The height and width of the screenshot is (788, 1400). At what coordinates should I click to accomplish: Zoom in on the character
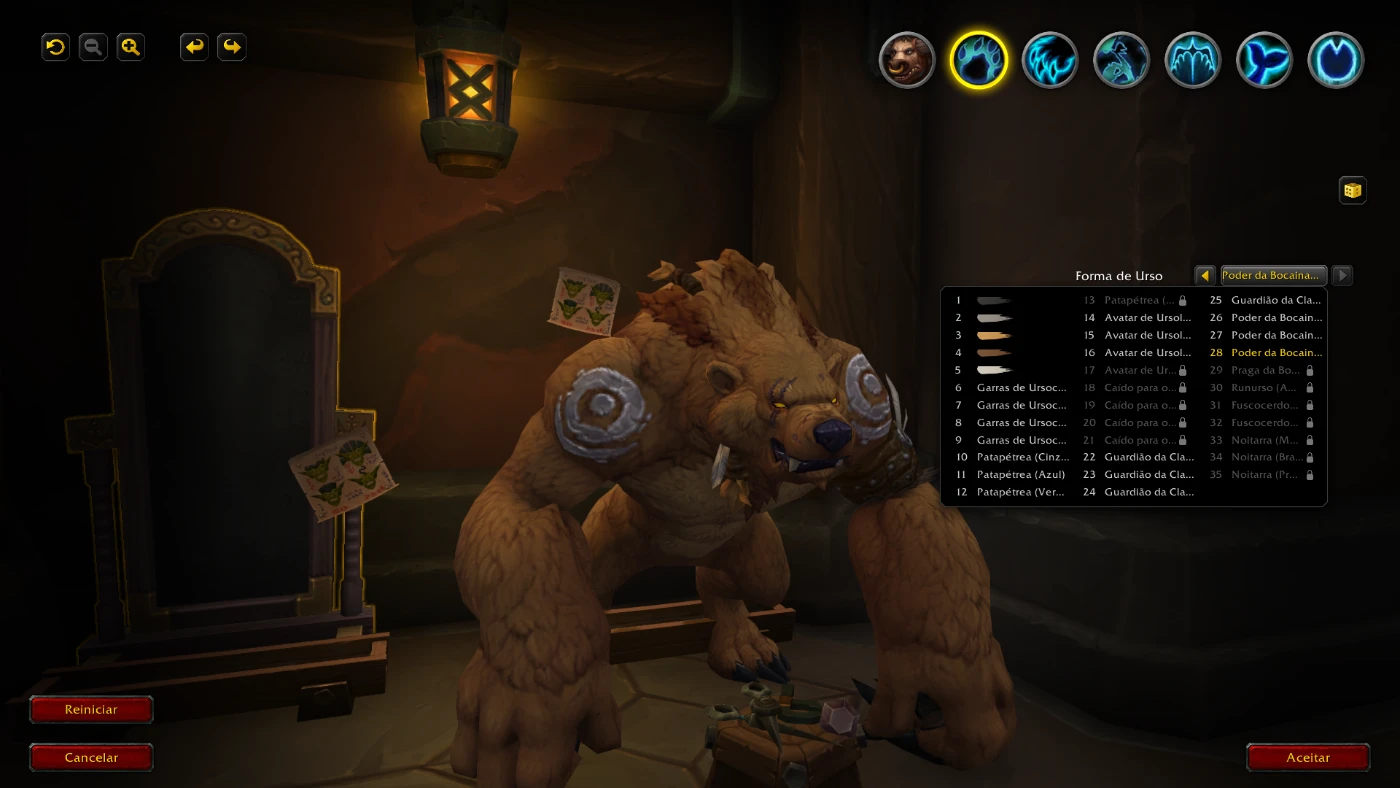point(131,47)
